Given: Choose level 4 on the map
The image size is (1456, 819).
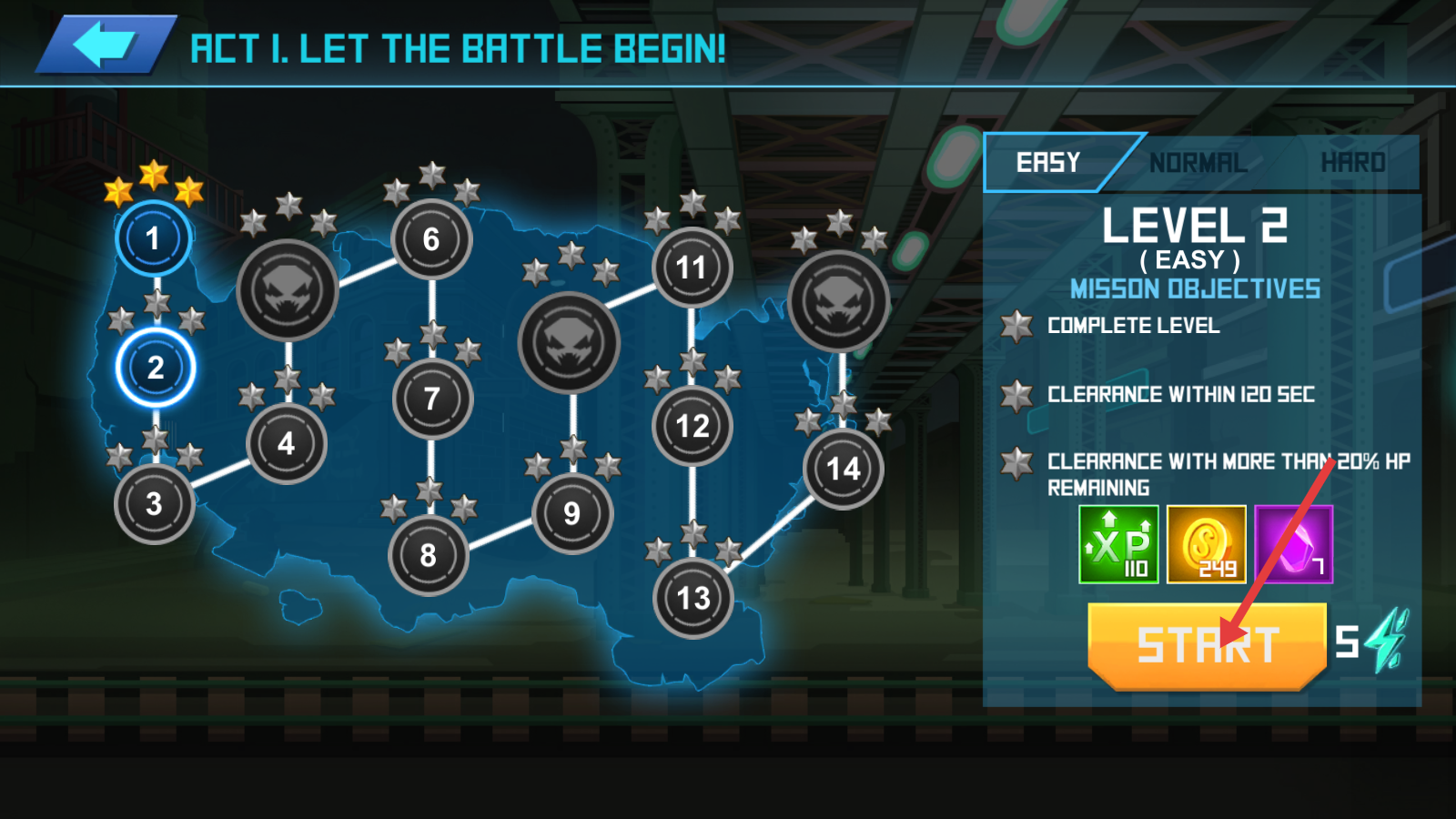Looking at the screenshot, I should tap(287, 443).
